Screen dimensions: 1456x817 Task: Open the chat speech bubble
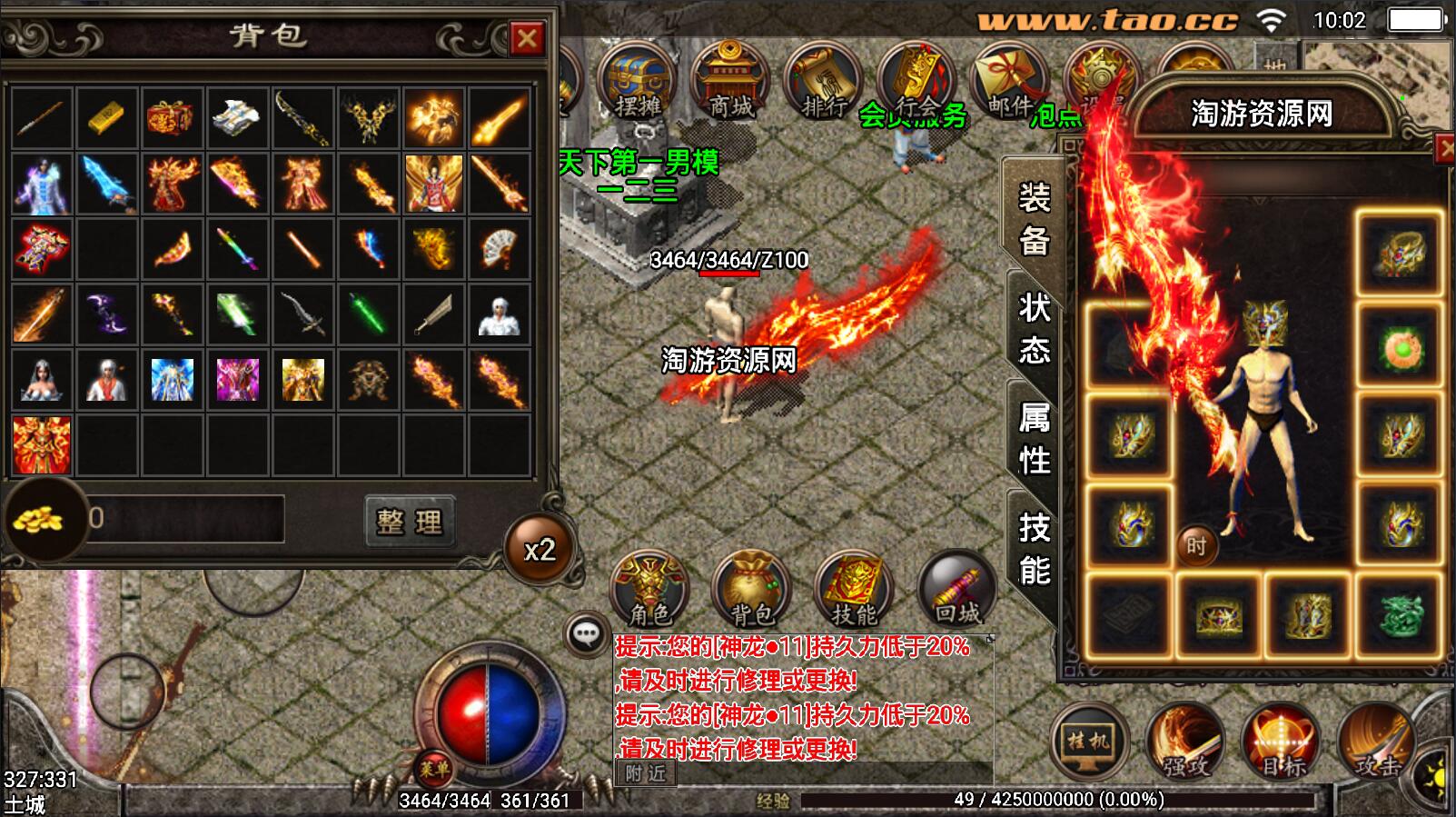tap(586, 633)
